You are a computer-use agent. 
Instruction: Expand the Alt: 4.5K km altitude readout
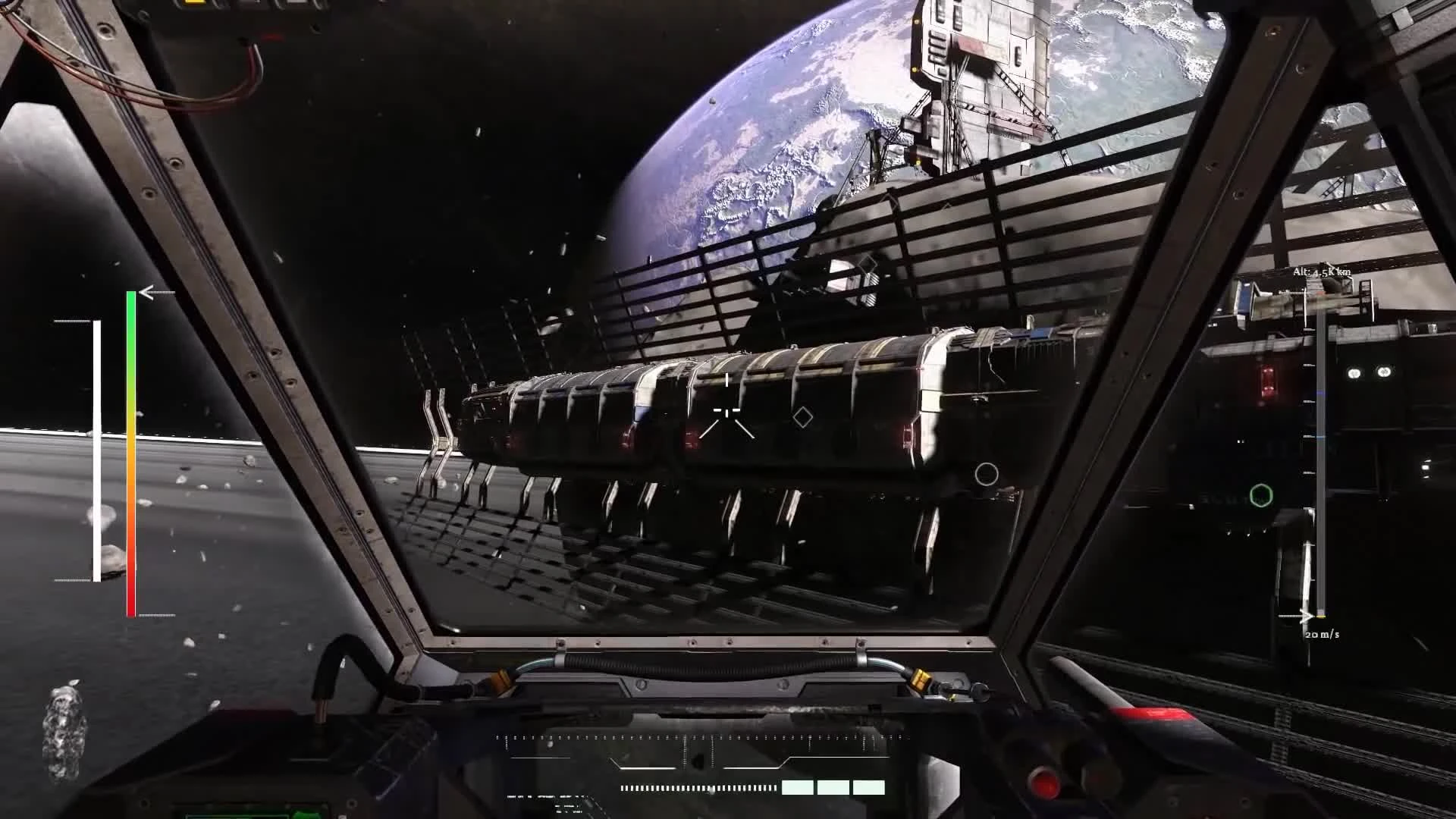coord(1320,271)
